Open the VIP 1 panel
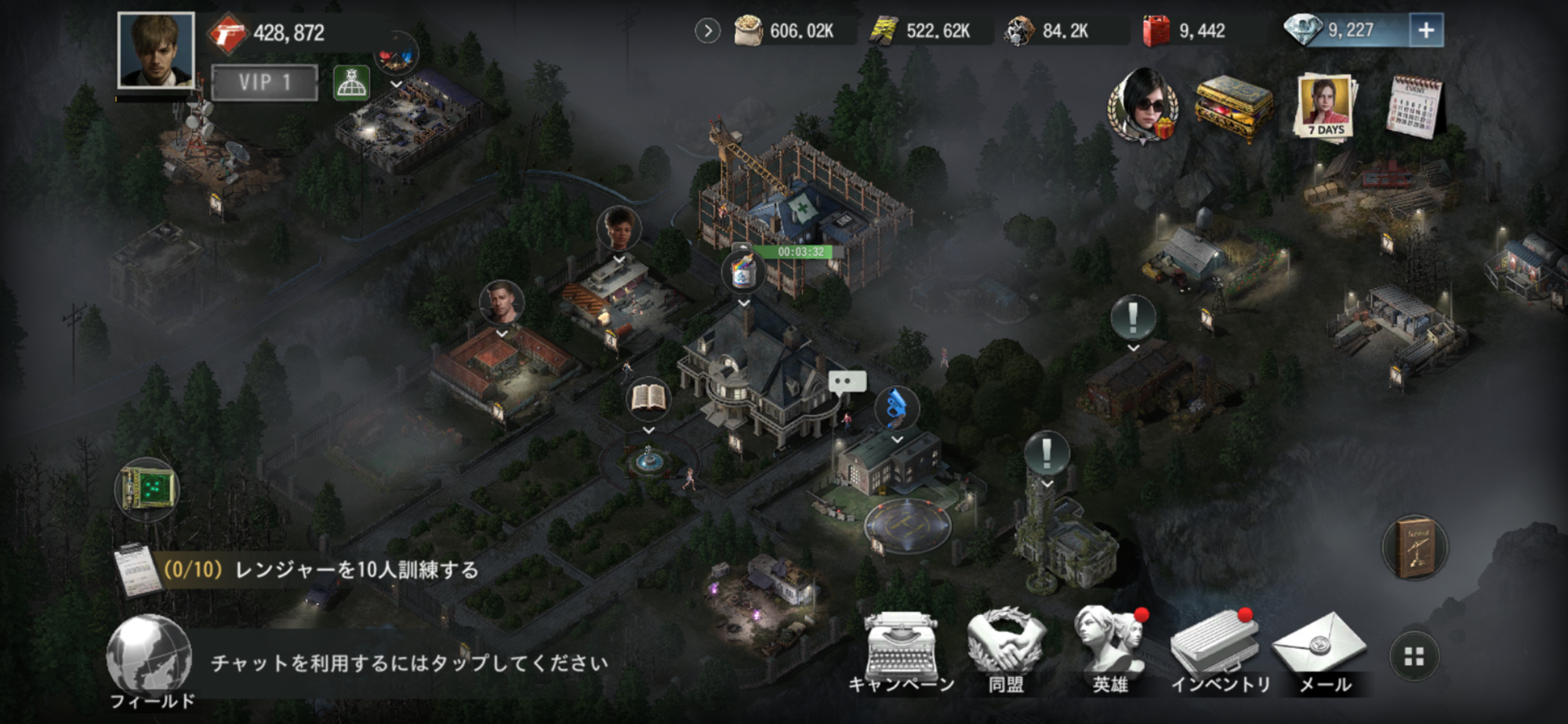 (265, 82)
